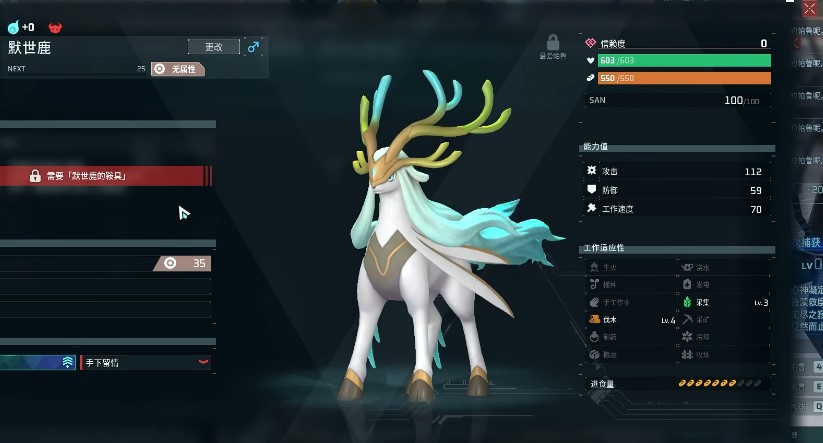Viewport: 823px width, 443px height.
Task: Select the locked 默世鹿的鞍具 skill row
Action: [x=105, y=176]
